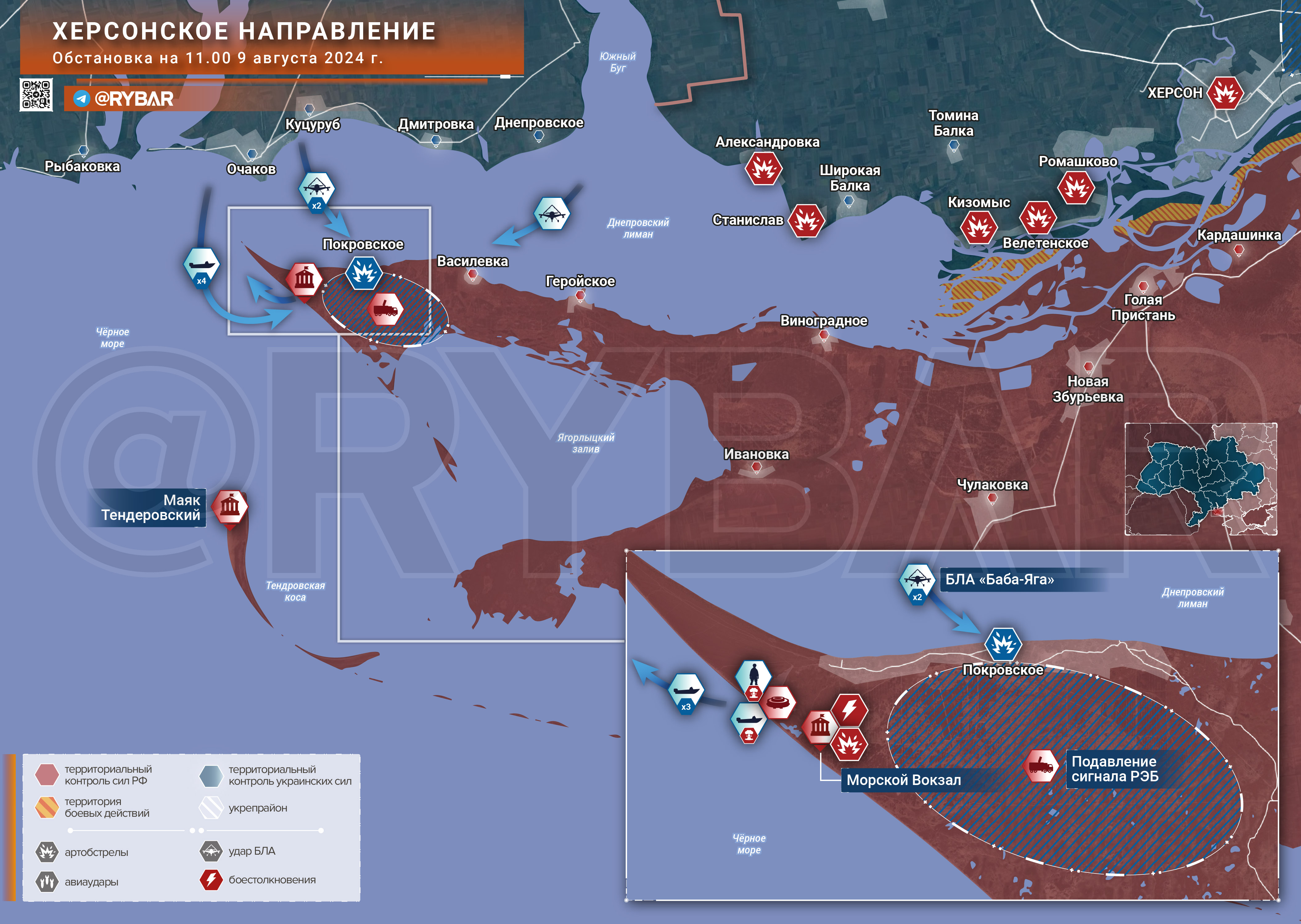Click the Подавление сигнала РЭБ label
Image resolution: width=1301 pixels, height=924 pixels.
tap(1114, 769)
